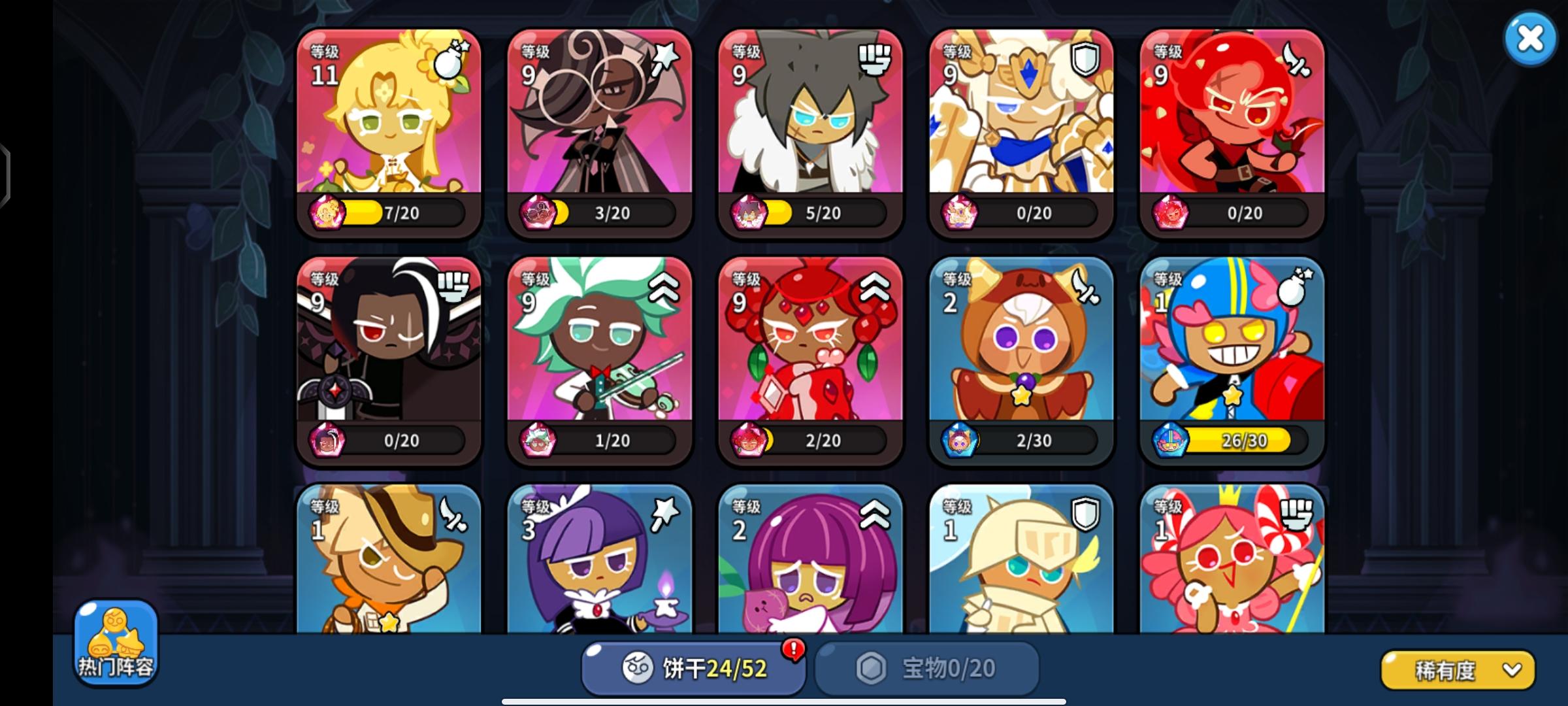The width and height of the screenshot is (1568, 706).
Task: Close the cookie collection screen
Action: (x=1531, y=39)
